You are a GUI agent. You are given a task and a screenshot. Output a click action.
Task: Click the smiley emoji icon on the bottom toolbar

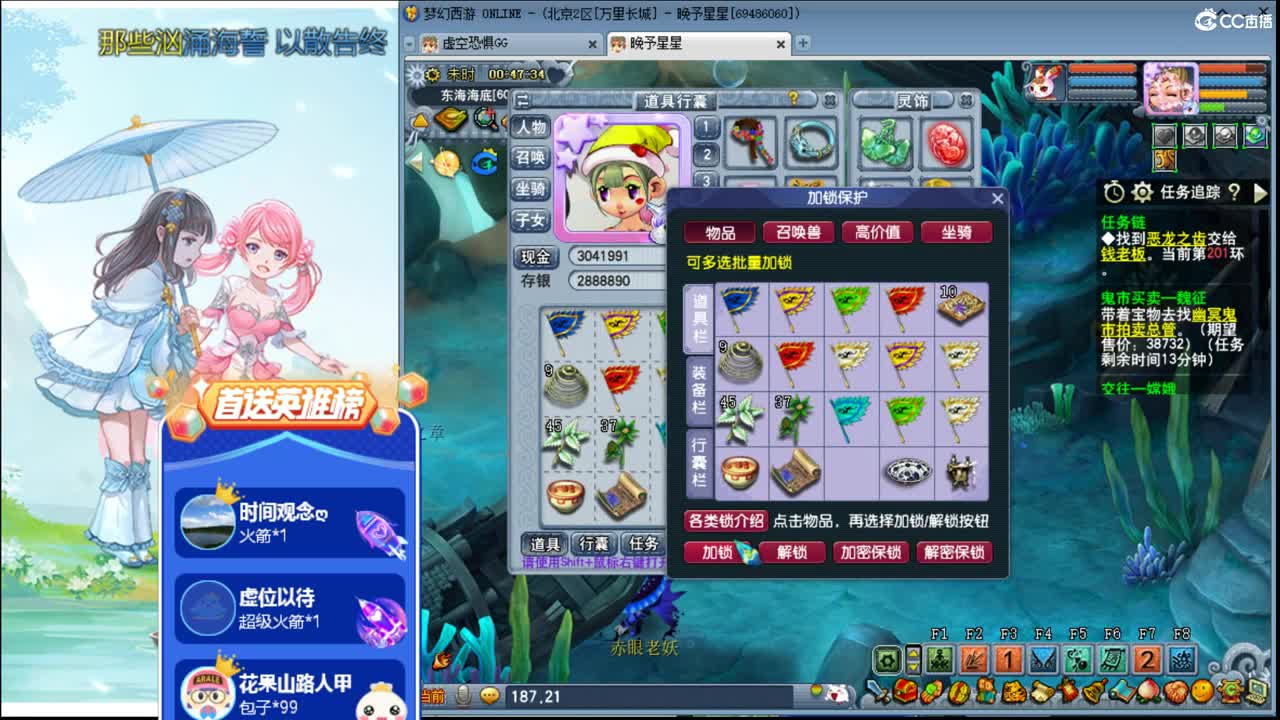point(1200,692)
